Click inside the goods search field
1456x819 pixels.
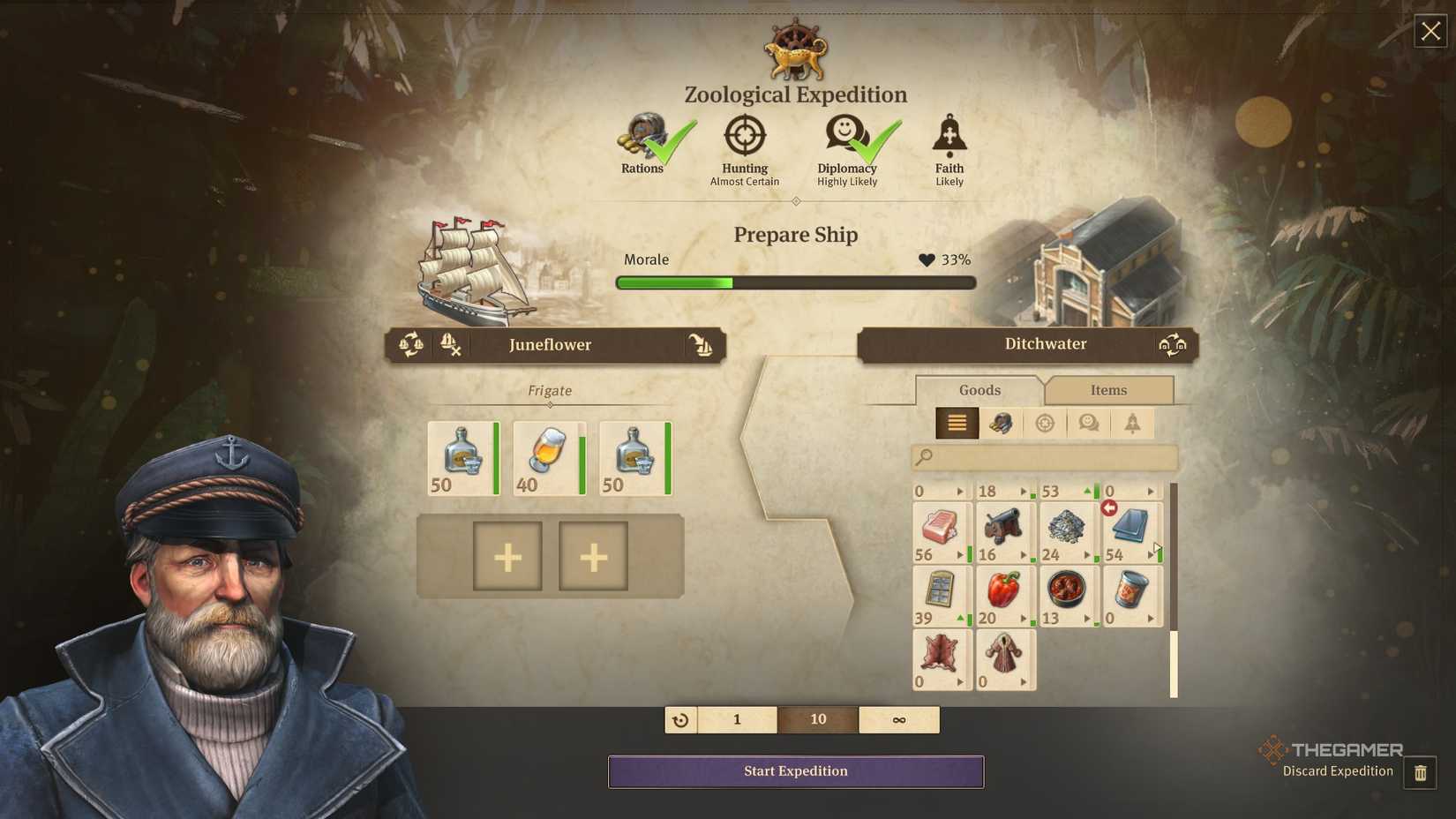[1044, 457]
